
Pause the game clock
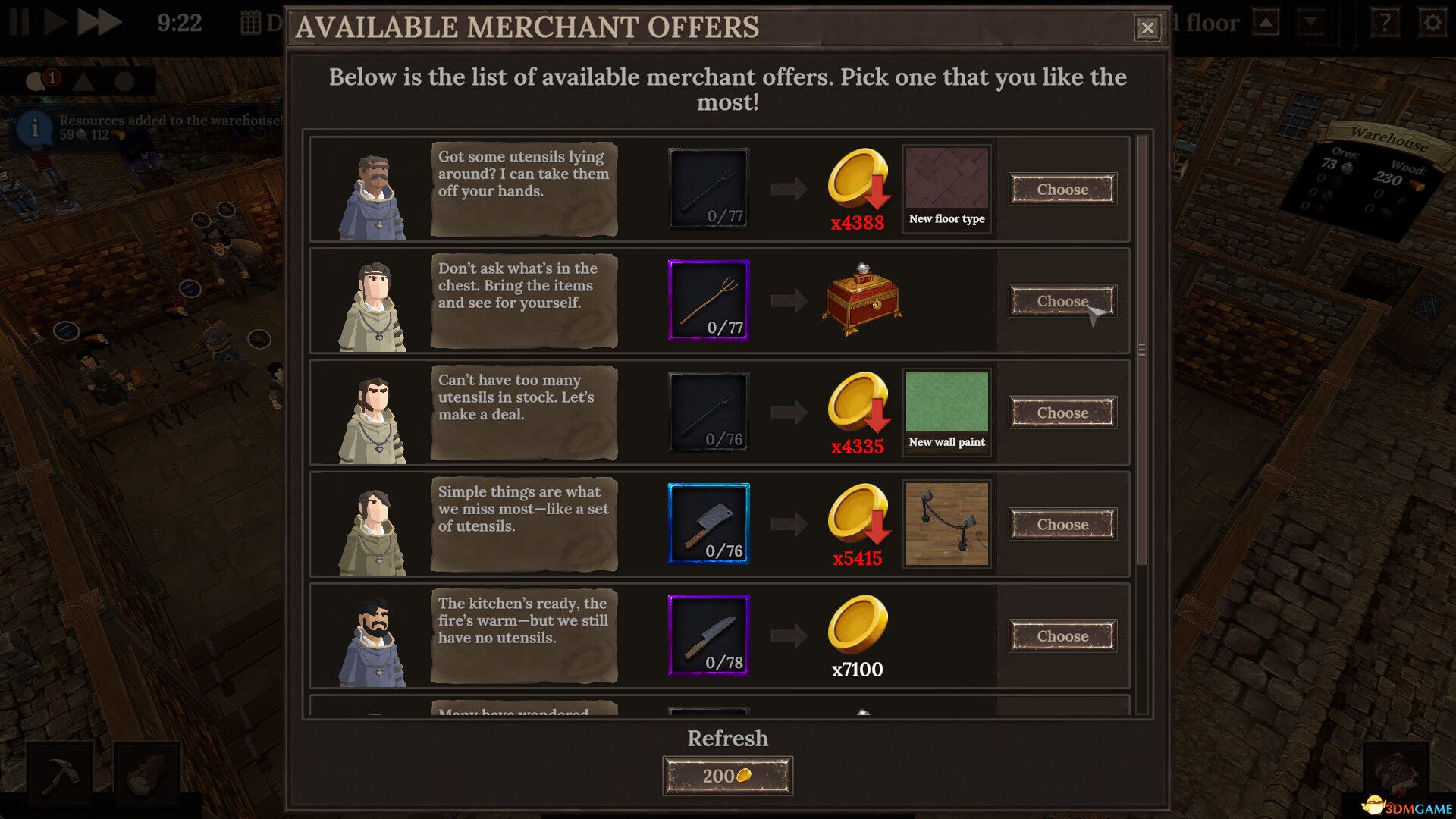pyautogui.click(x=18, y=22)
